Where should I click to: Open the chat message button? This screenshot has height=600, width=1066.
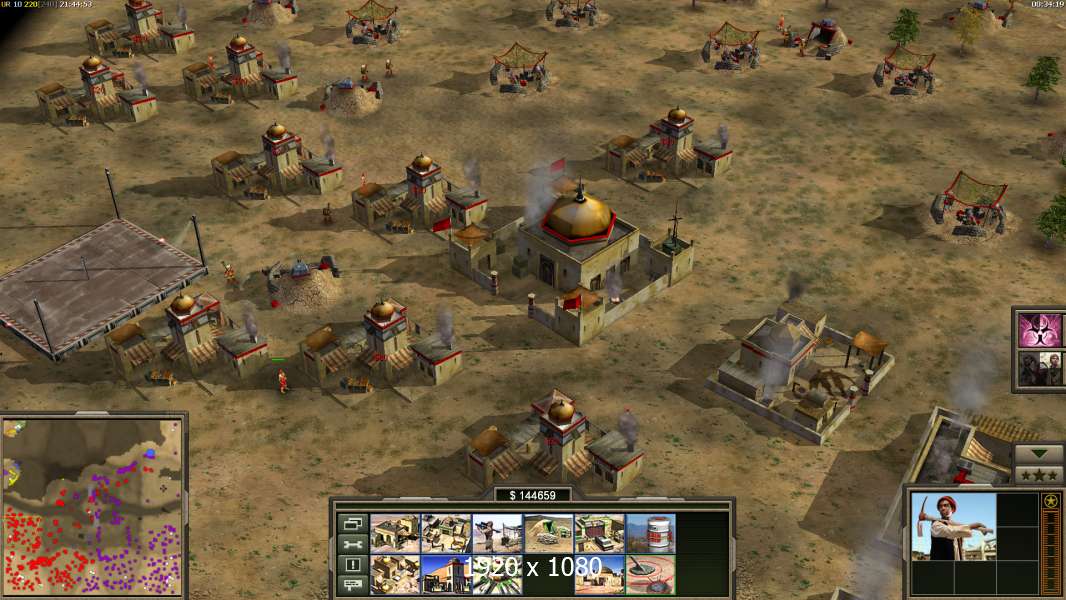point(352,585)
